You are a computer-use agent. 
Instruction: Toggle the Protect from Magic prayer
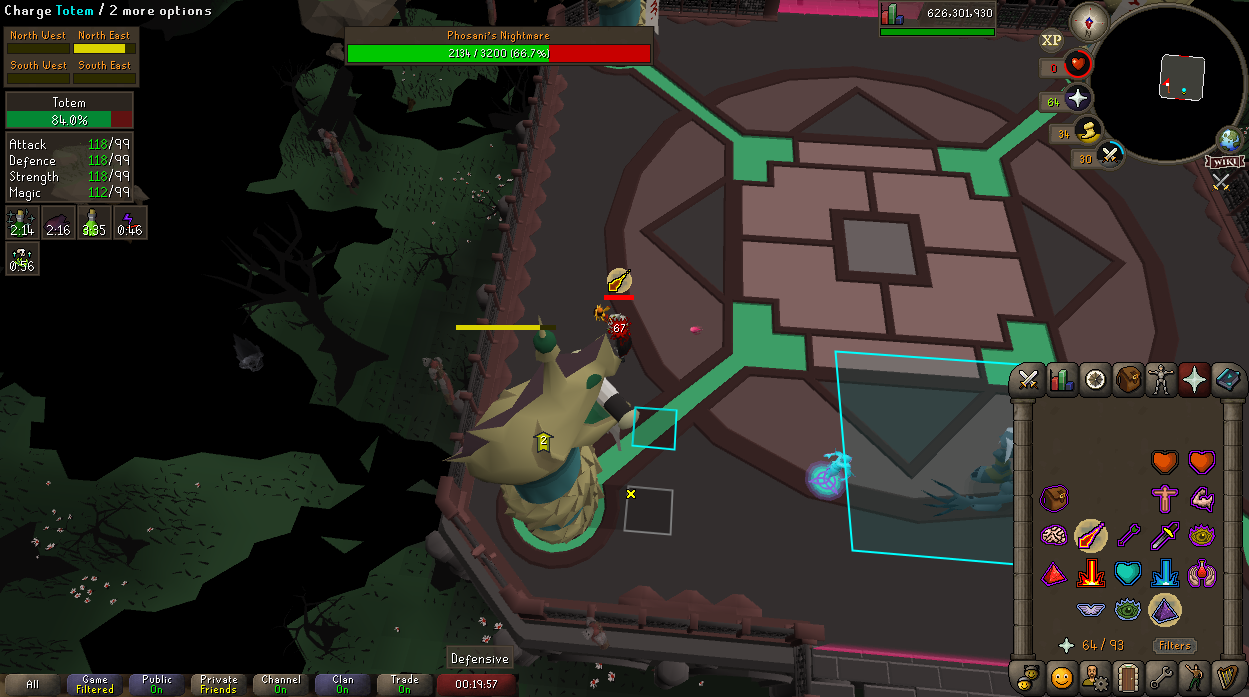pyautogui.click(x=1090, y=536)
